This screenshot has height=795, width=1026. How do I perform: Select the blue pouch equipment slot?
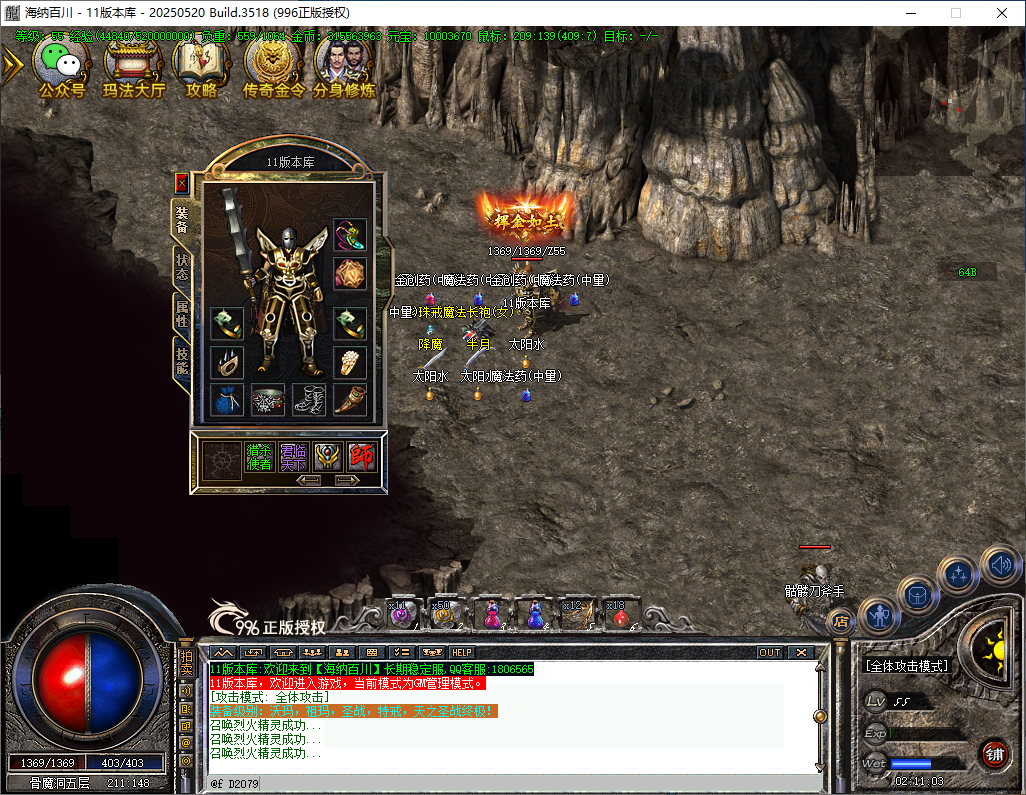click(227, 400)
